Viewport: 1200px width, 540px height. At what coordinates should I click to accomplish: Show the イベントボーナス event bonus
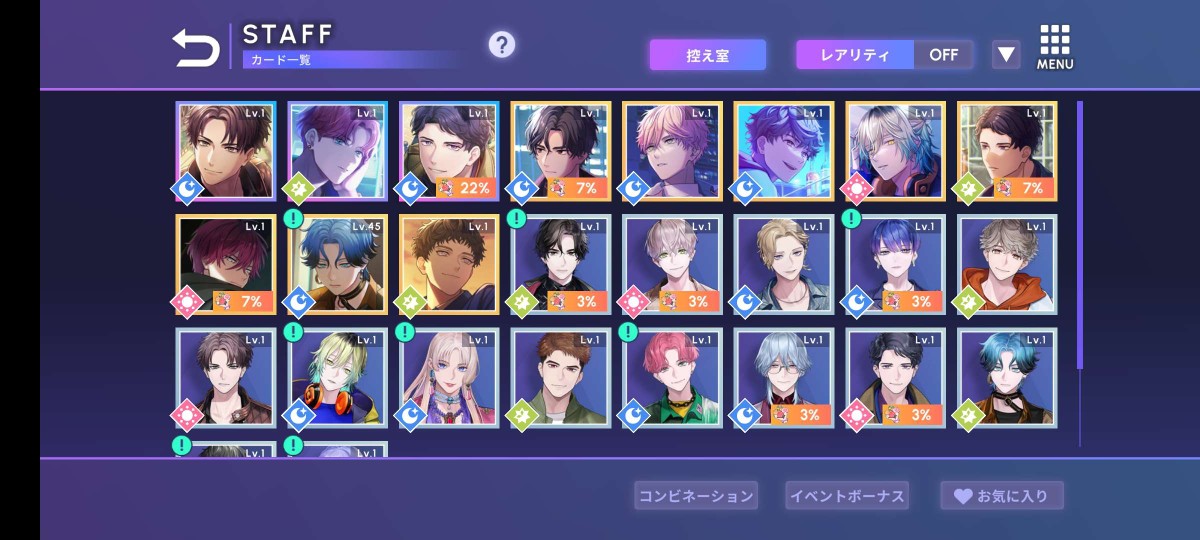847,495
